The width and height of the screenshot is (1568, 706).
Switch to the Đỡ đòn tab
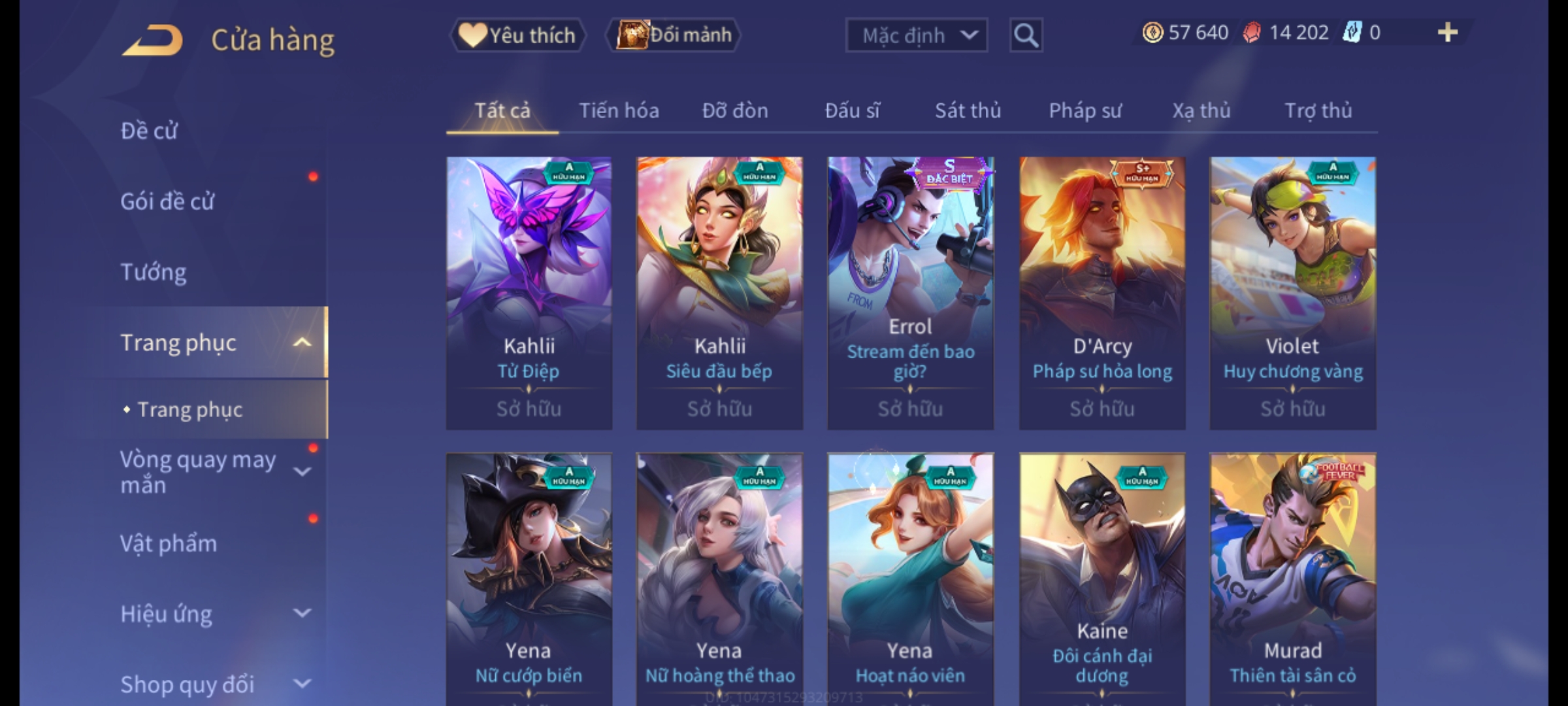(x=735, y=110)
